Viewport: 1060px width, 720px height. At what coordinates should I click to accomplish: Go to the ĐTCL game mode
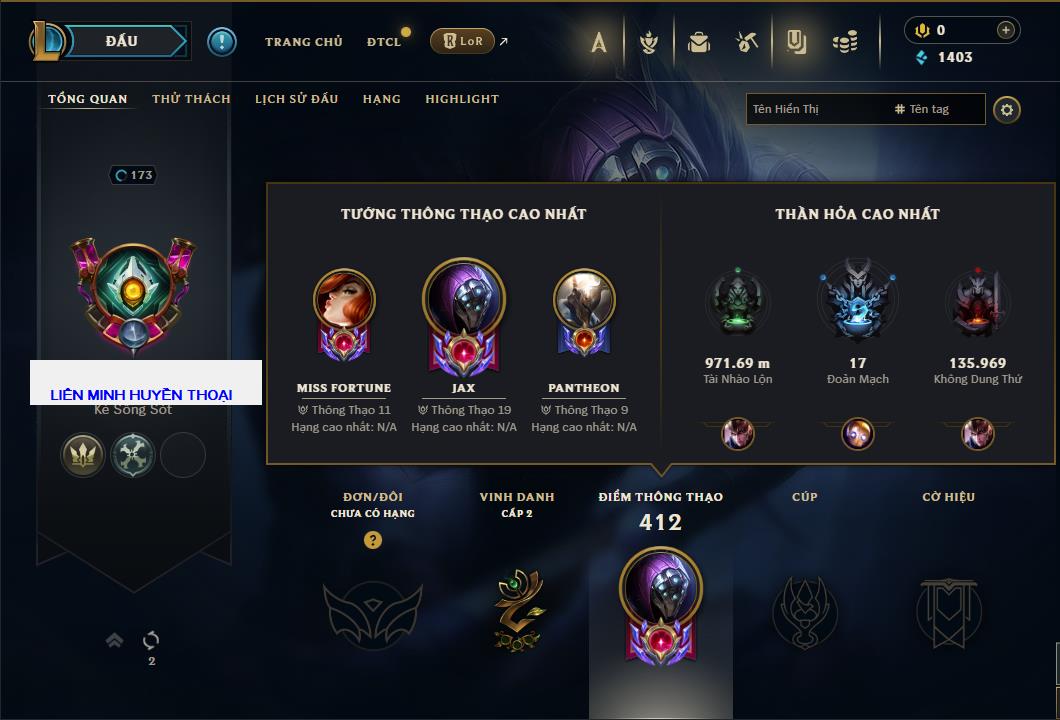(x=384, y=42)
